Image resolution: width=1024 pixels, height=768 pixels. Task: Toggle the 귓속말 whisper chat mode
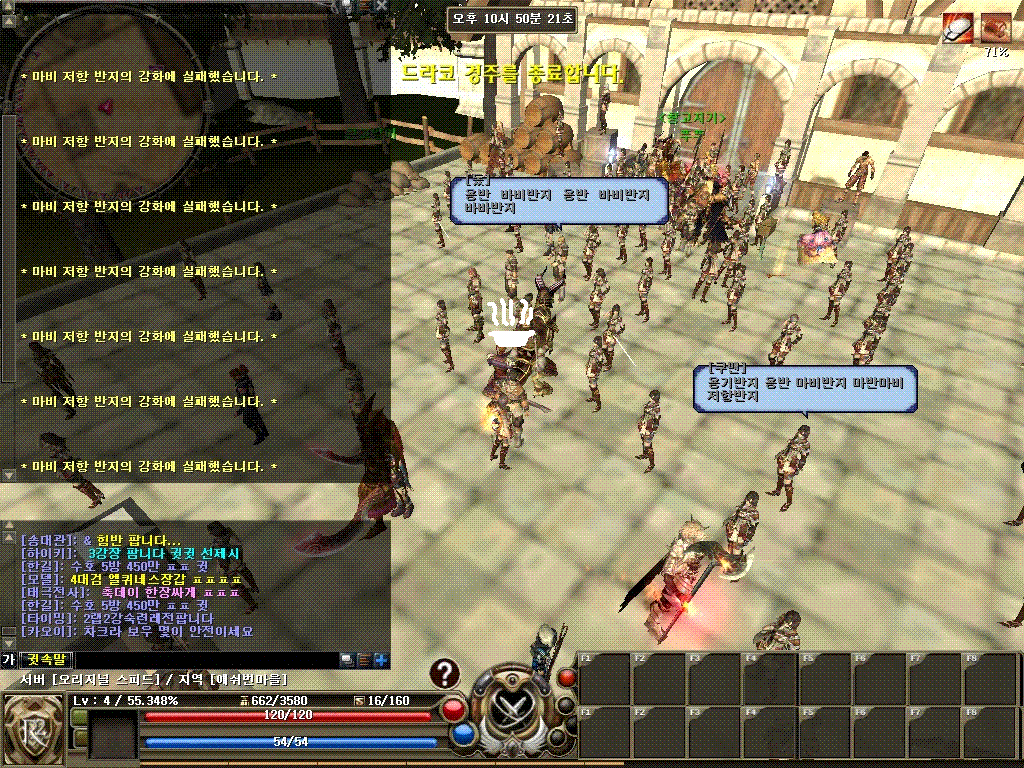[46, 660]
